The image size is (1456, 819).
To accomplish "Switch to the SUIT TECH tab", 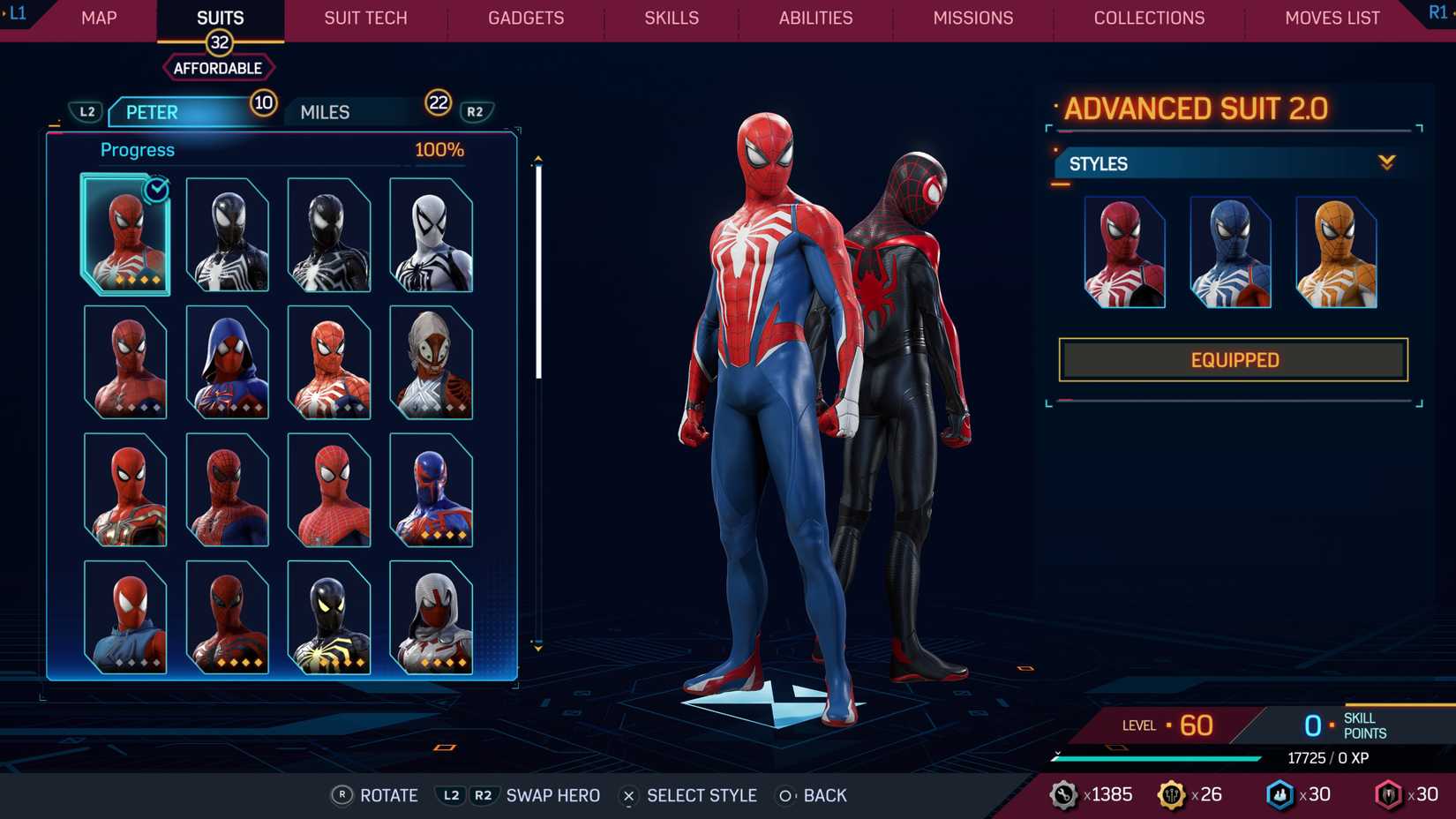I will click(x=364, y=18).
